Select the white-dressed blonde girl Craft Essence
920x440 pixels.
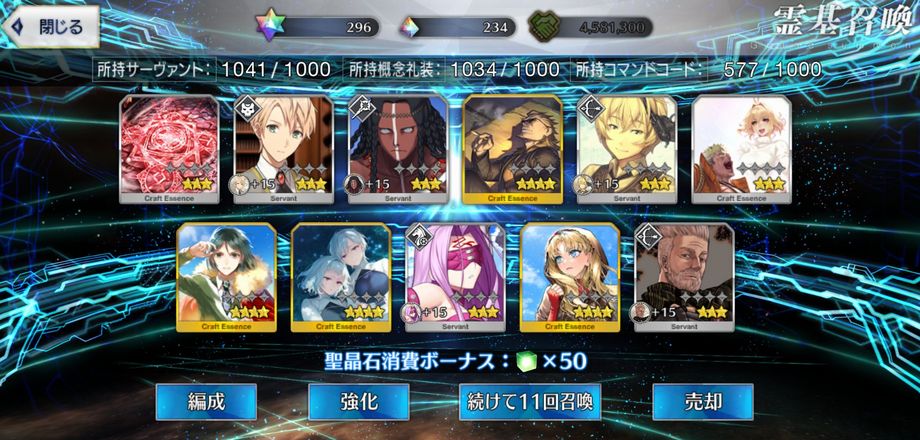[x=740, y=149]
